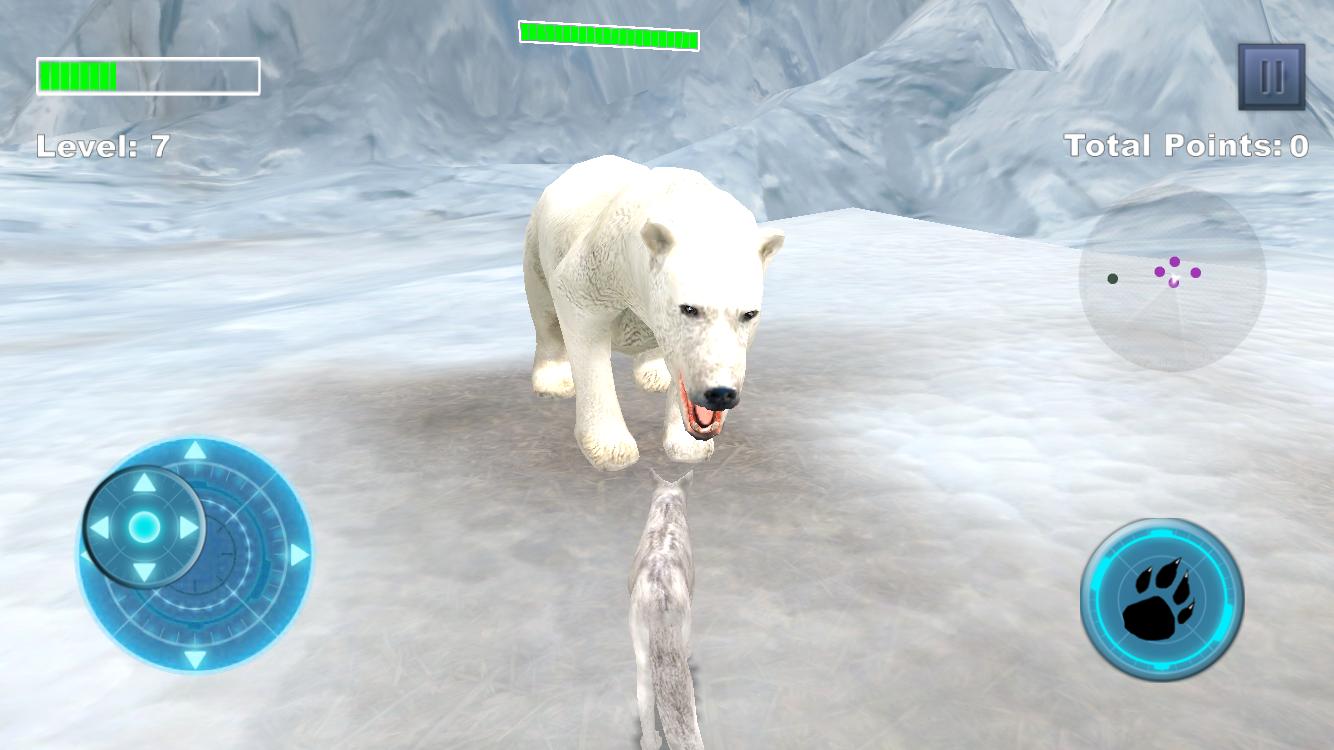Tap the player health bar at top left

[147, 74]
